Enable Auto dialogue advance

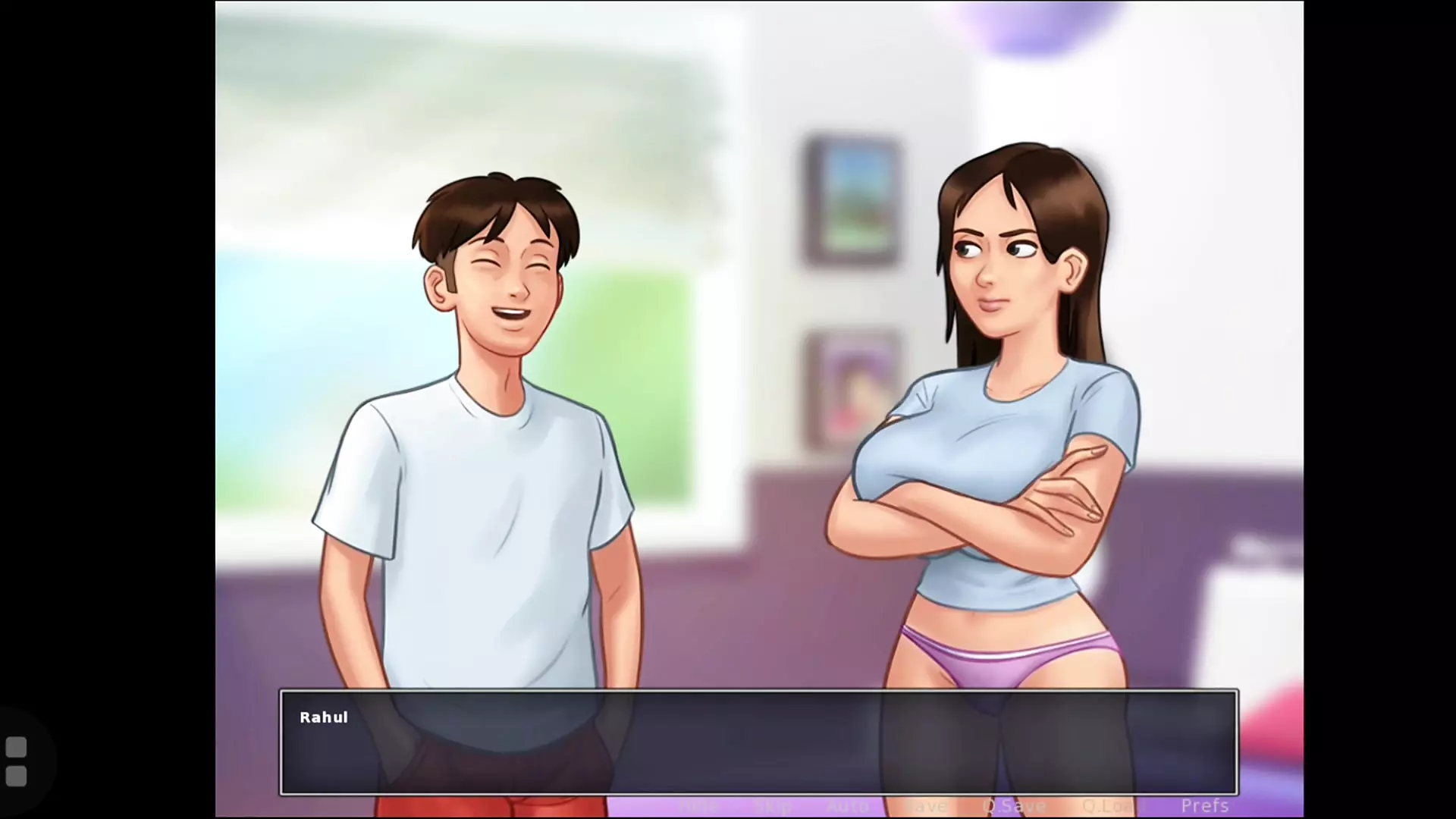847,806
